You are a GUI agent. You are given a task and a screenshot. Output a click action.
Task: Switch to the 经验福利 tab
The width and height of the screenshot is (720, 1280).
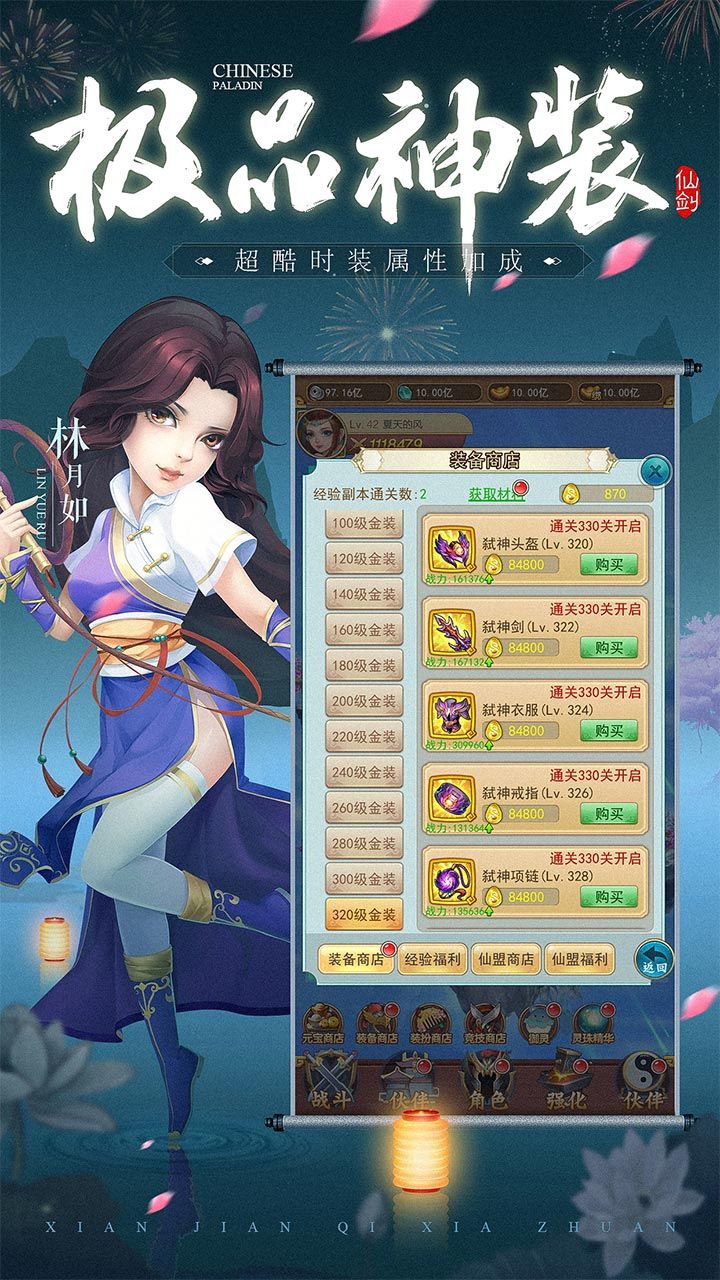pyautogui.click(x=431, y=959)
